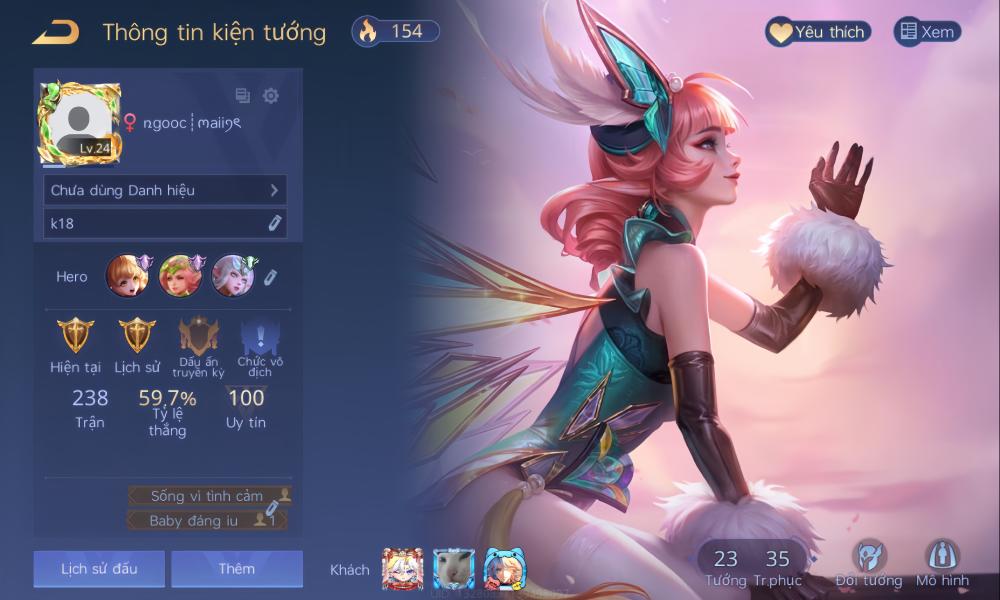Edit the favorite Hero list with pencil icon
The height and width of the screenshot is (600, 1000).
(x=270, y=276)
